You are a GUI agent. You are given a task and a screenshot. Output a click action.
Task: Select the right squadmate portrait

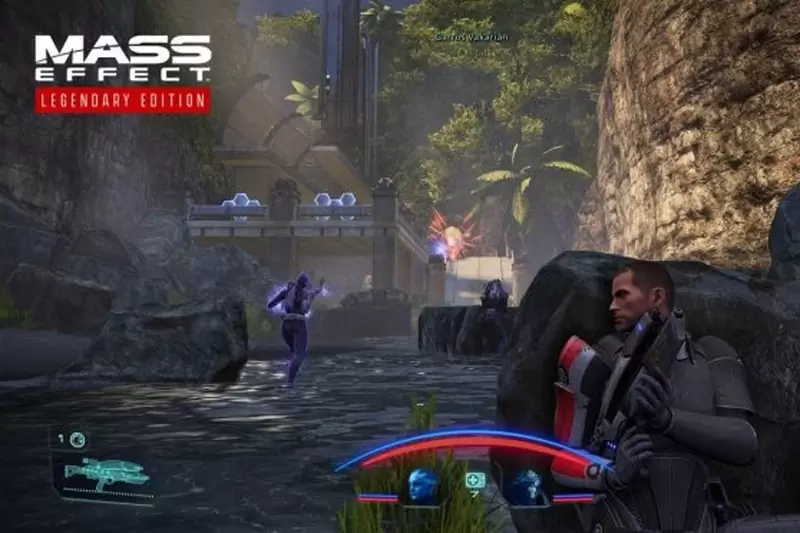(x=524, y=485)
